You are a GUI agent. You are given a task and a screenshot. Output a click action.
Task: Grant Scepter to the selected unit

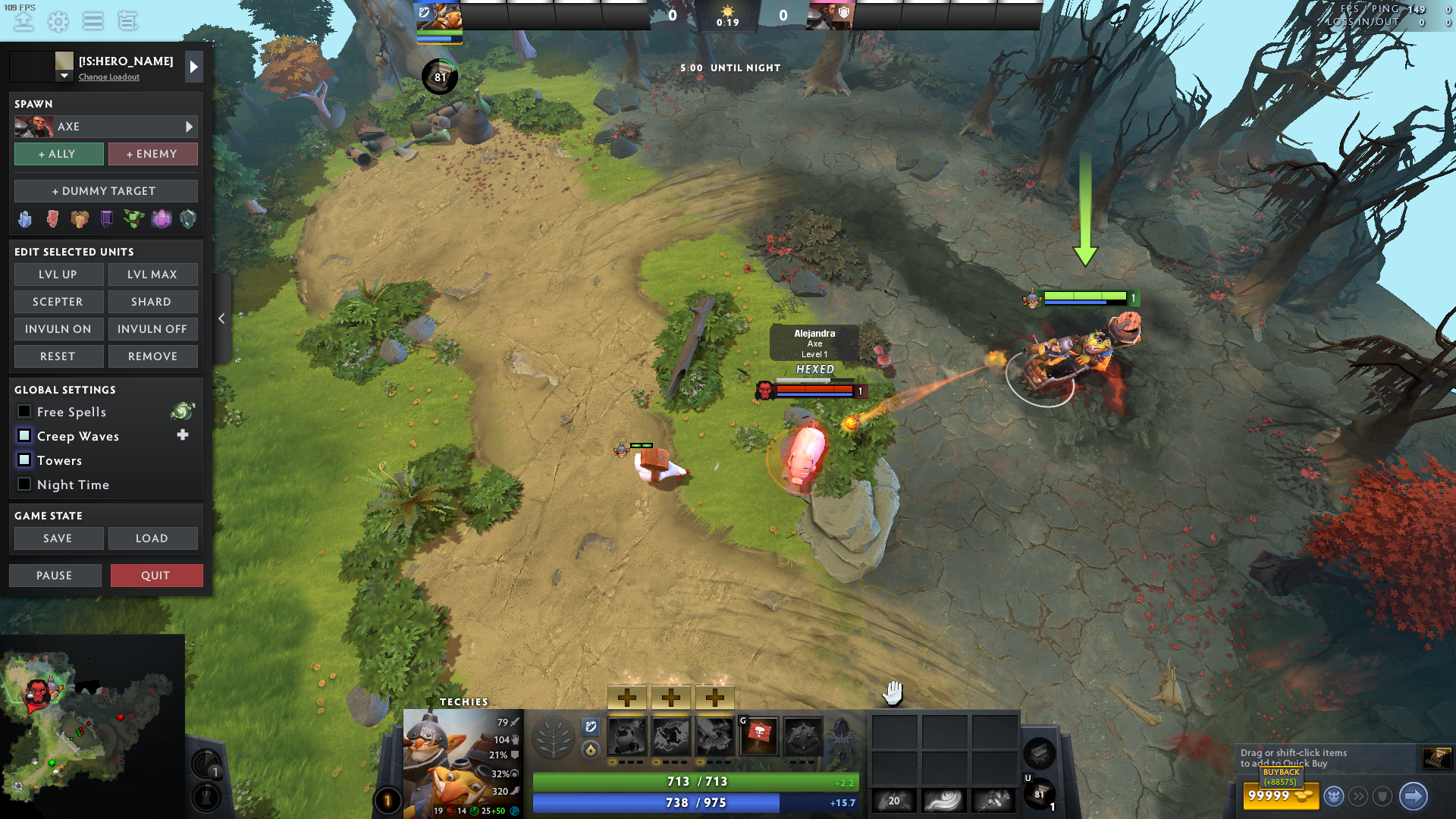click(58, 302)
